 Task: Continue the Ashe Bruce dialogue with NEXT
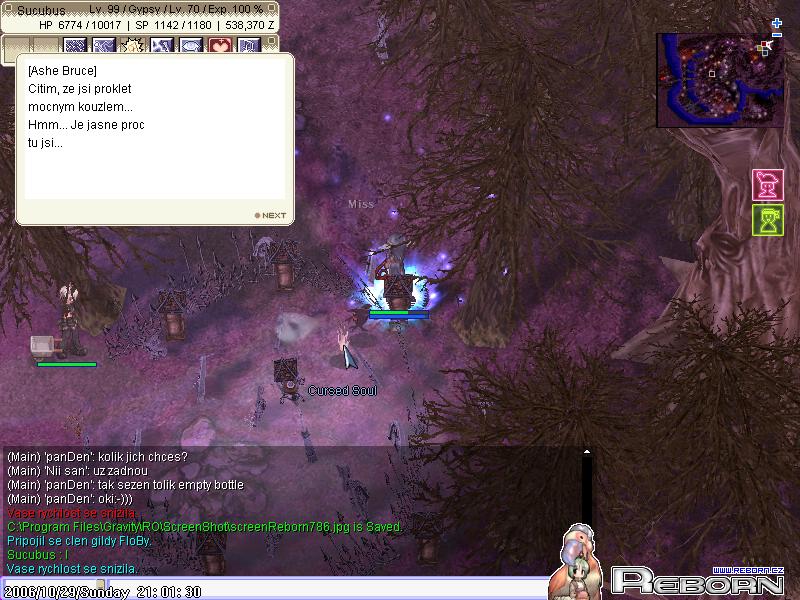pos(270,215)
